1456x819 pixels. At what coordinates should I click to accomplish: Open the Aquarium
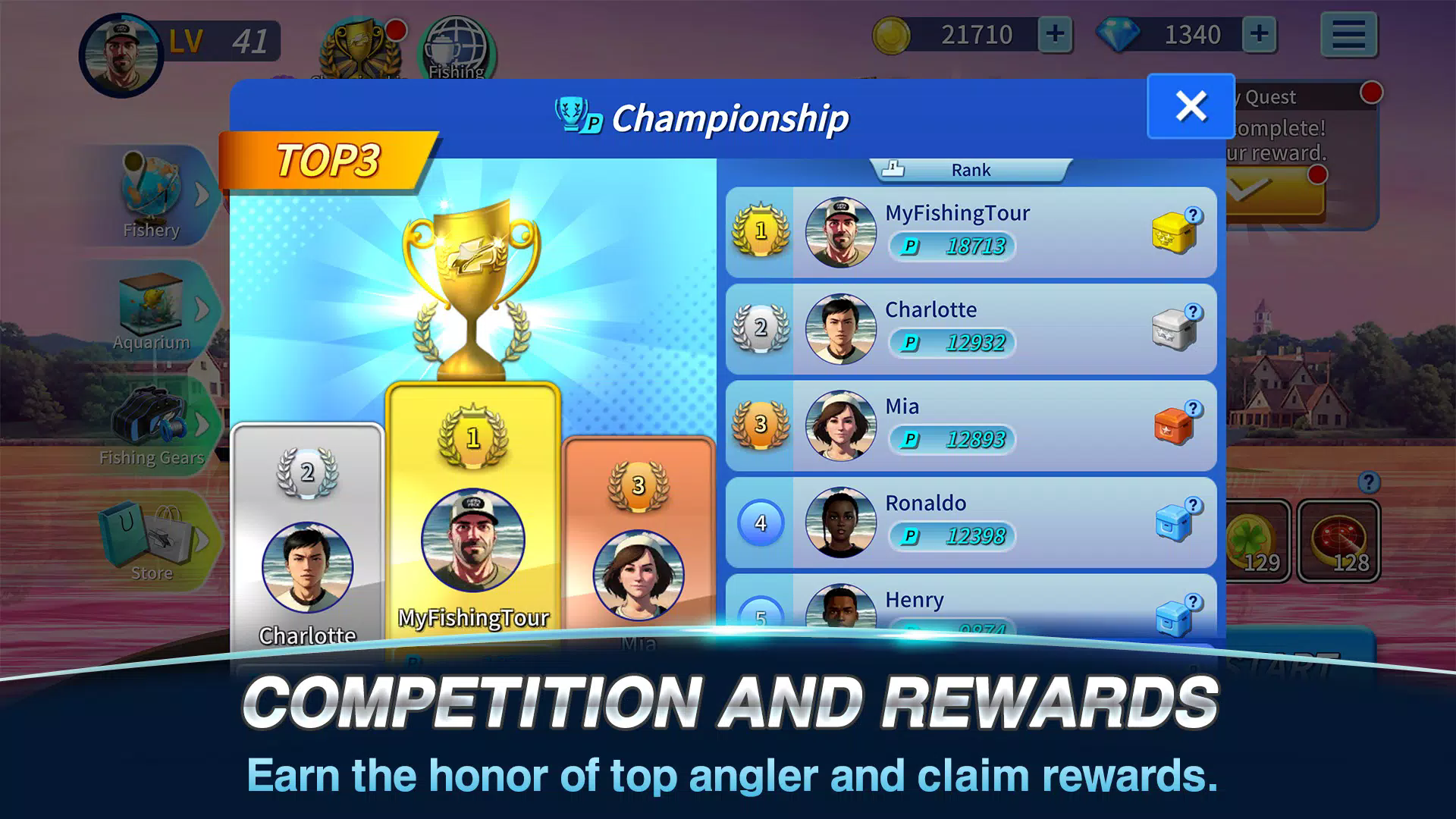pyautogui.click(x=152, y=309)
